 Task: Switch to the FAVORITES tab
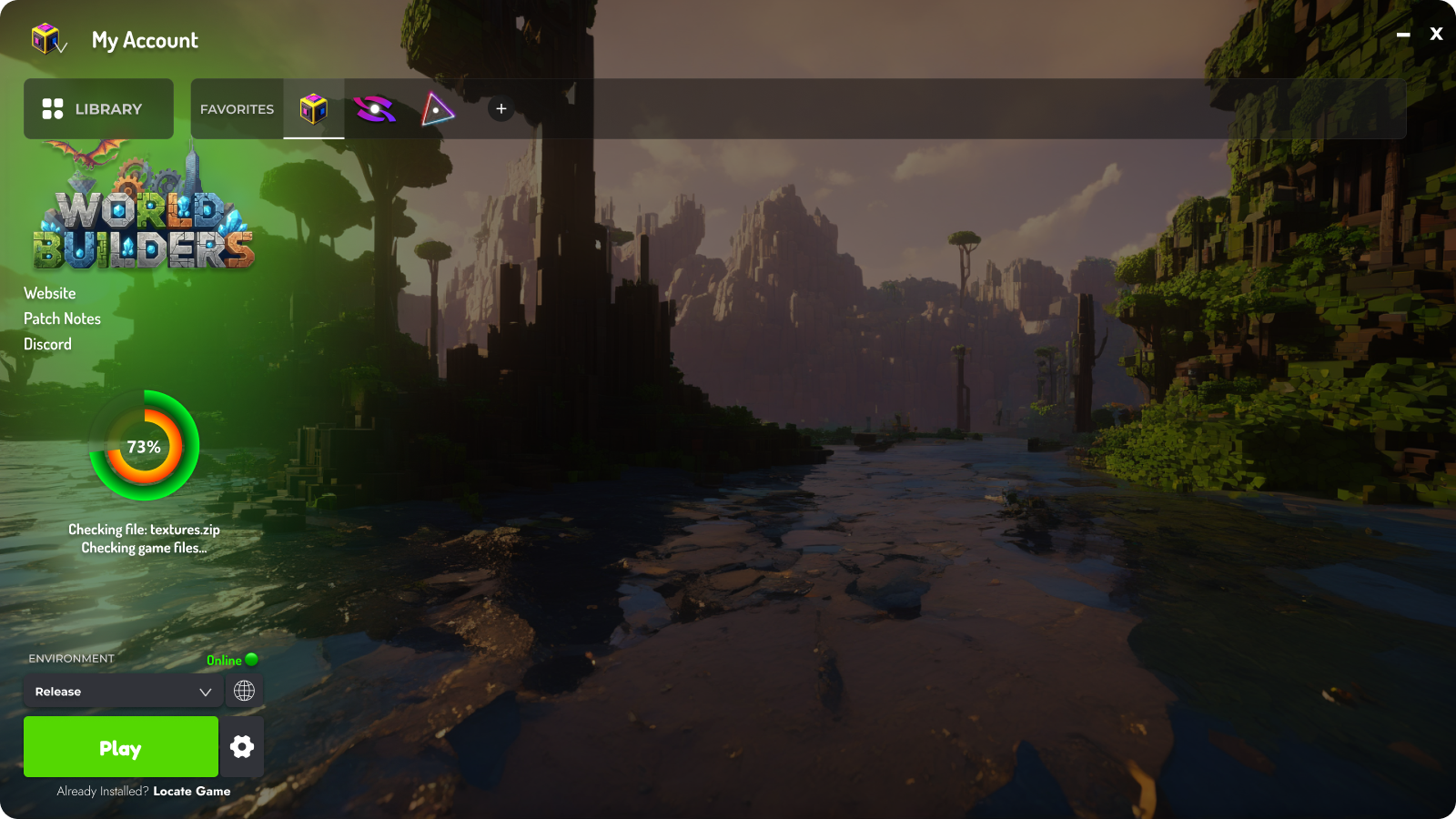pyautogui.click(x=236, y=108)
